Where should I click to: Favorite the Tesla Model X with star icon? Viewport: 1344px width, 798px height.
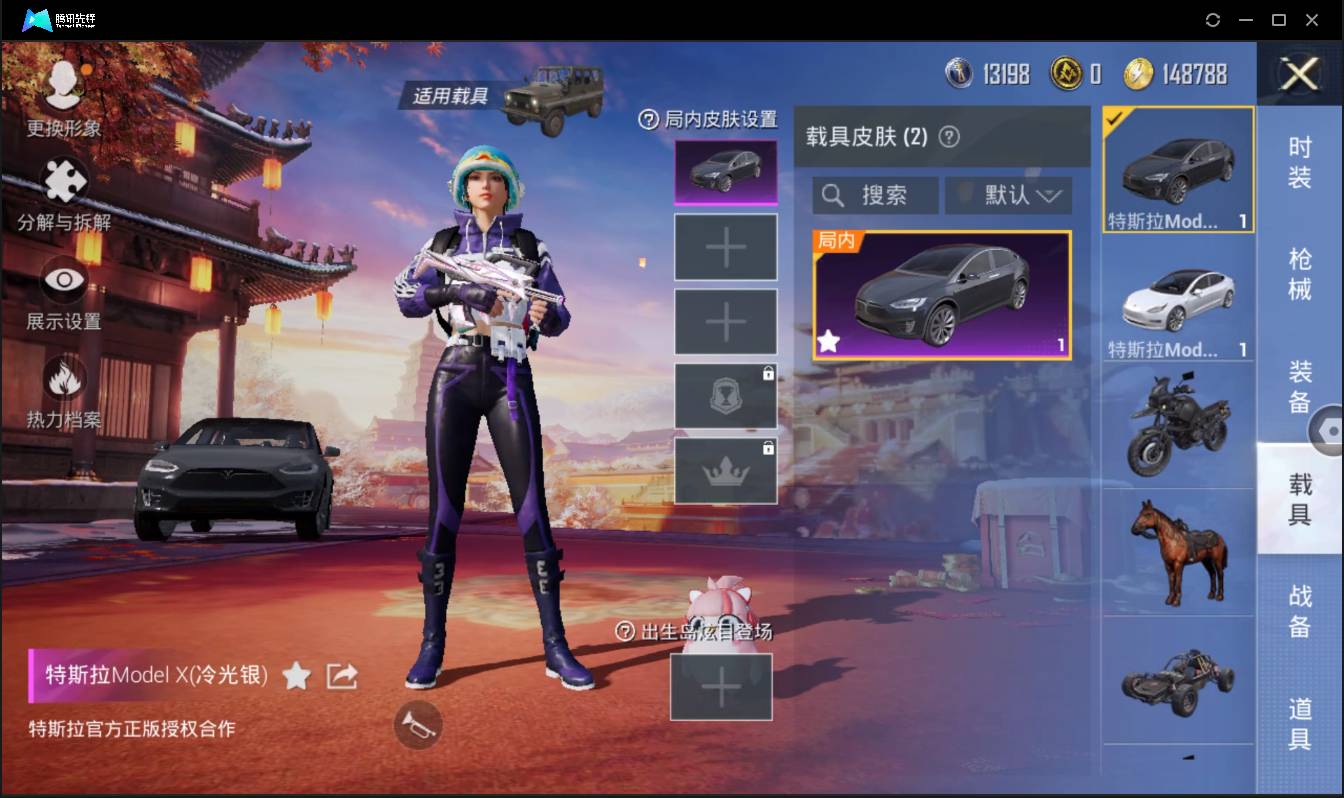pos(296,676)
